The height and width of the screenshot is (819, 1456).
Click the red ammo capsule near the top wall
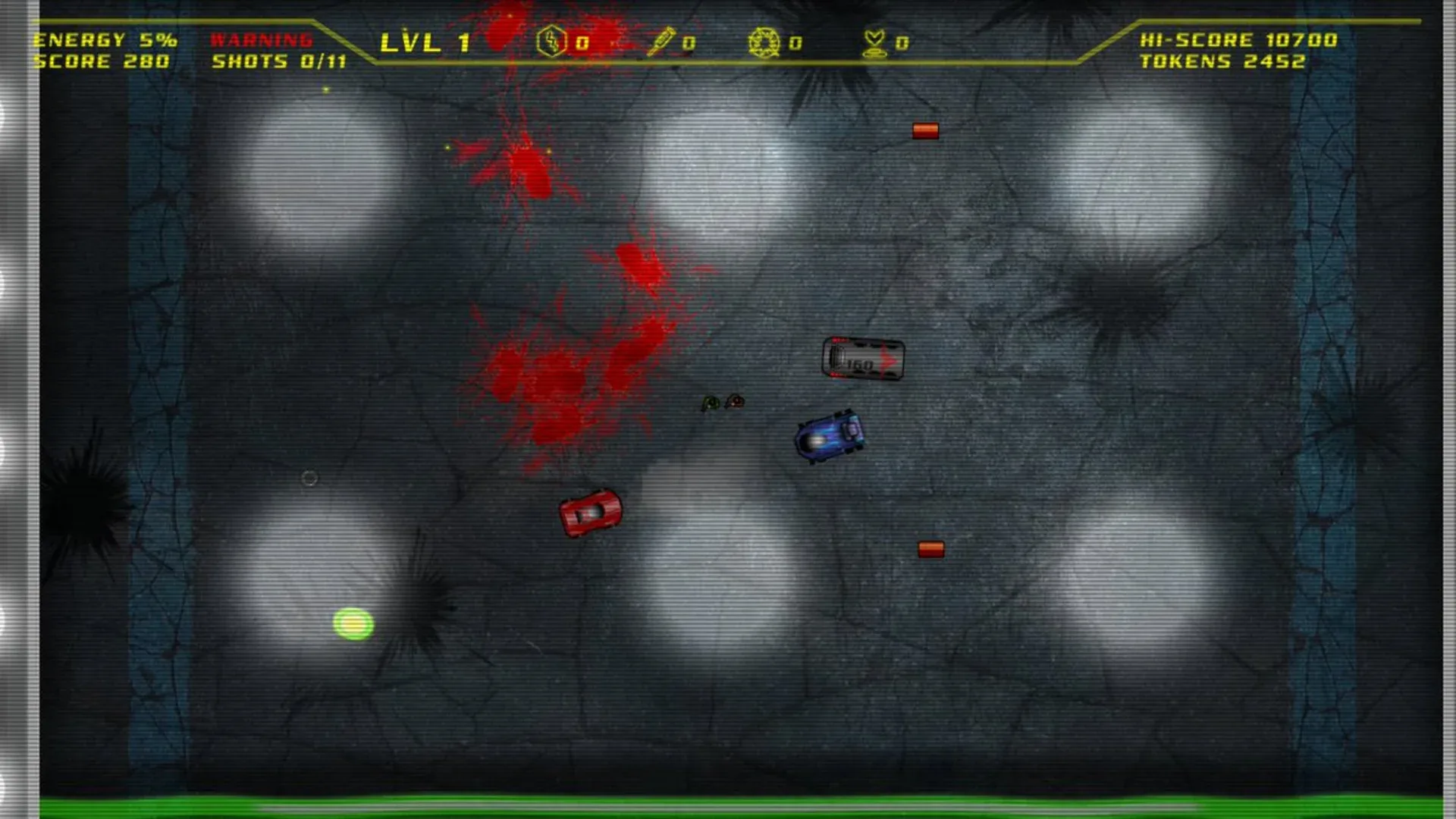click(924, 130)
